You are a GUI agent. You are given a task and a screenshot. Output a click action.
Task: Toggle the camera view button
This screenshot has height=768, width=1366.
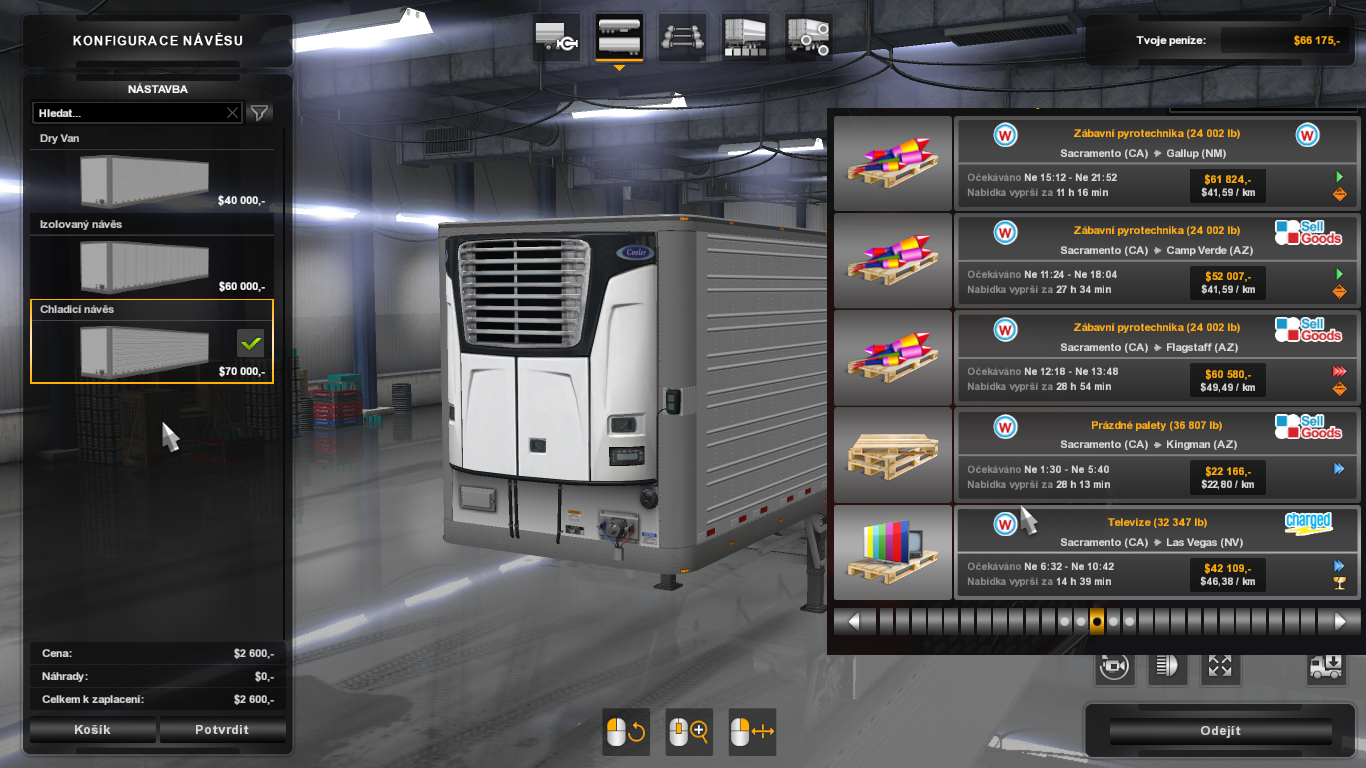click(1113, 666)
